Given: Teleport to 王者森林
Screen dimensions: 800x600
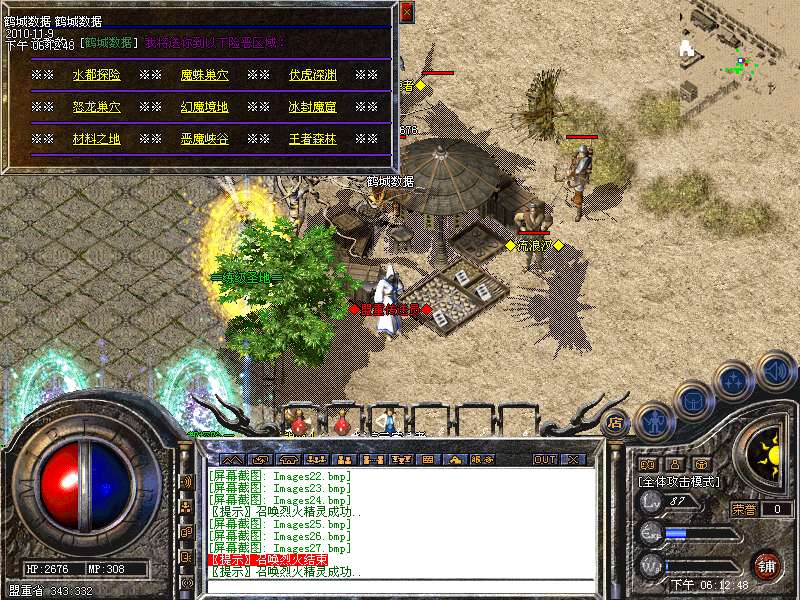Looking at the screenshot, I should (312, 139).
